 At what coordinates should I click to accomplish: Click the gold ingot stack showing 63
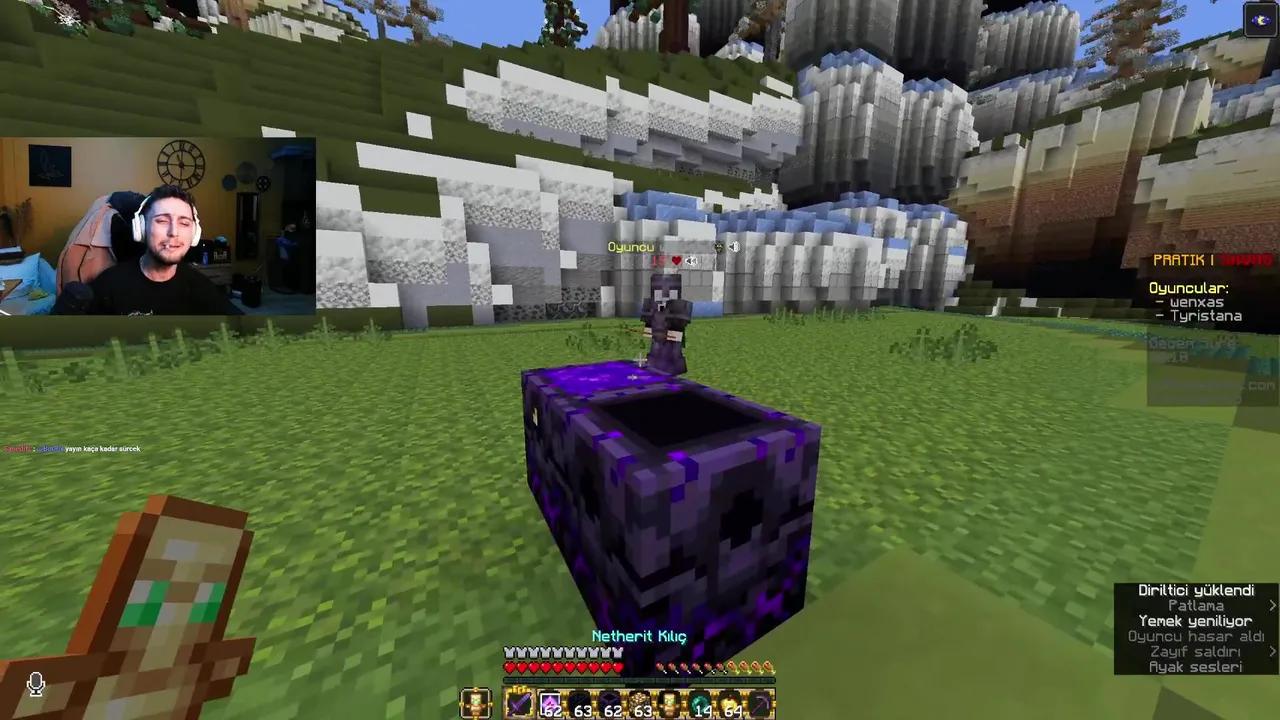pos(640,705)
